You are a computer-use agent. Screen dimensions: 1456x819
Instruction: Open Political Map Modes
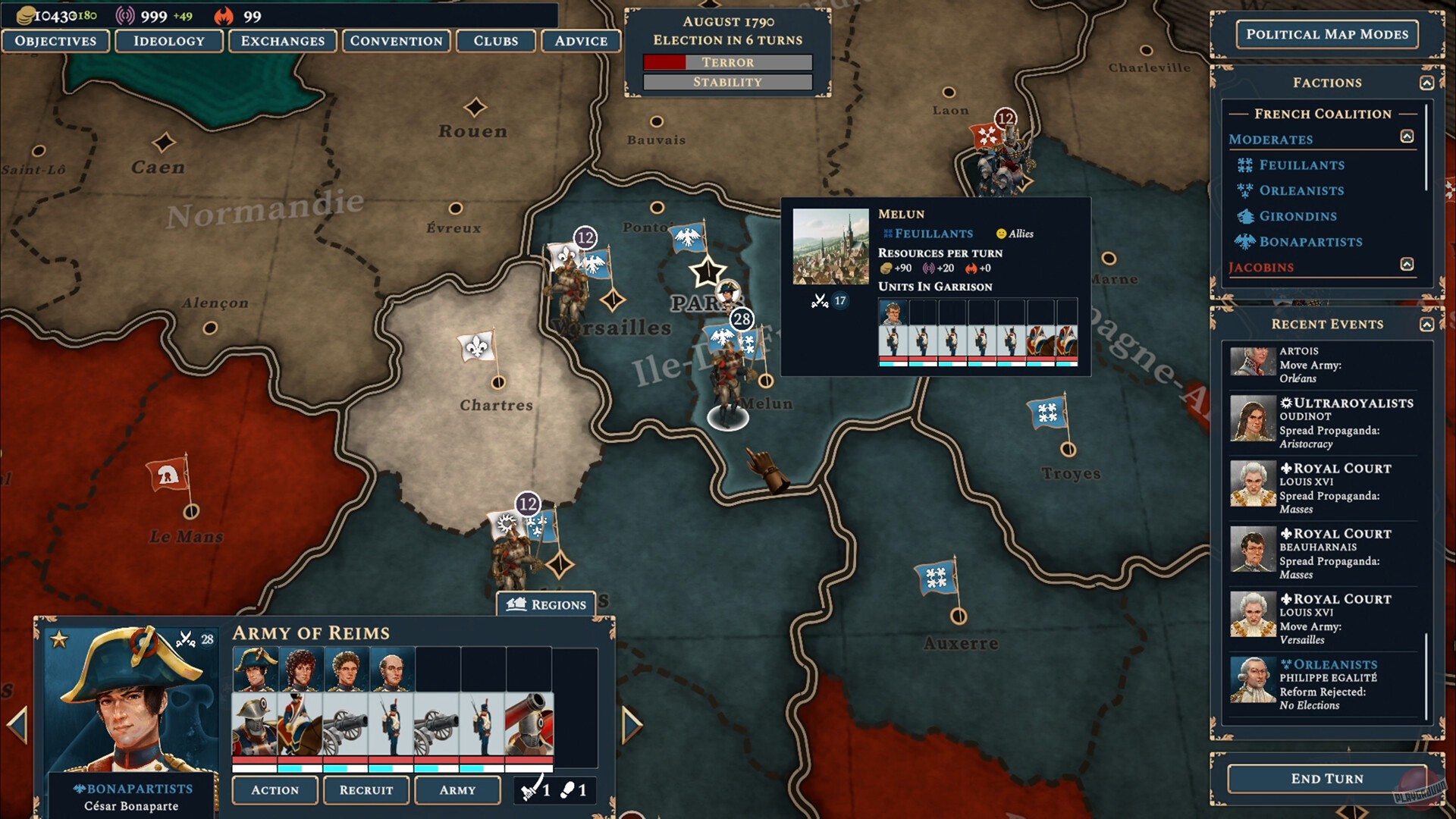tap(1326, 33)
